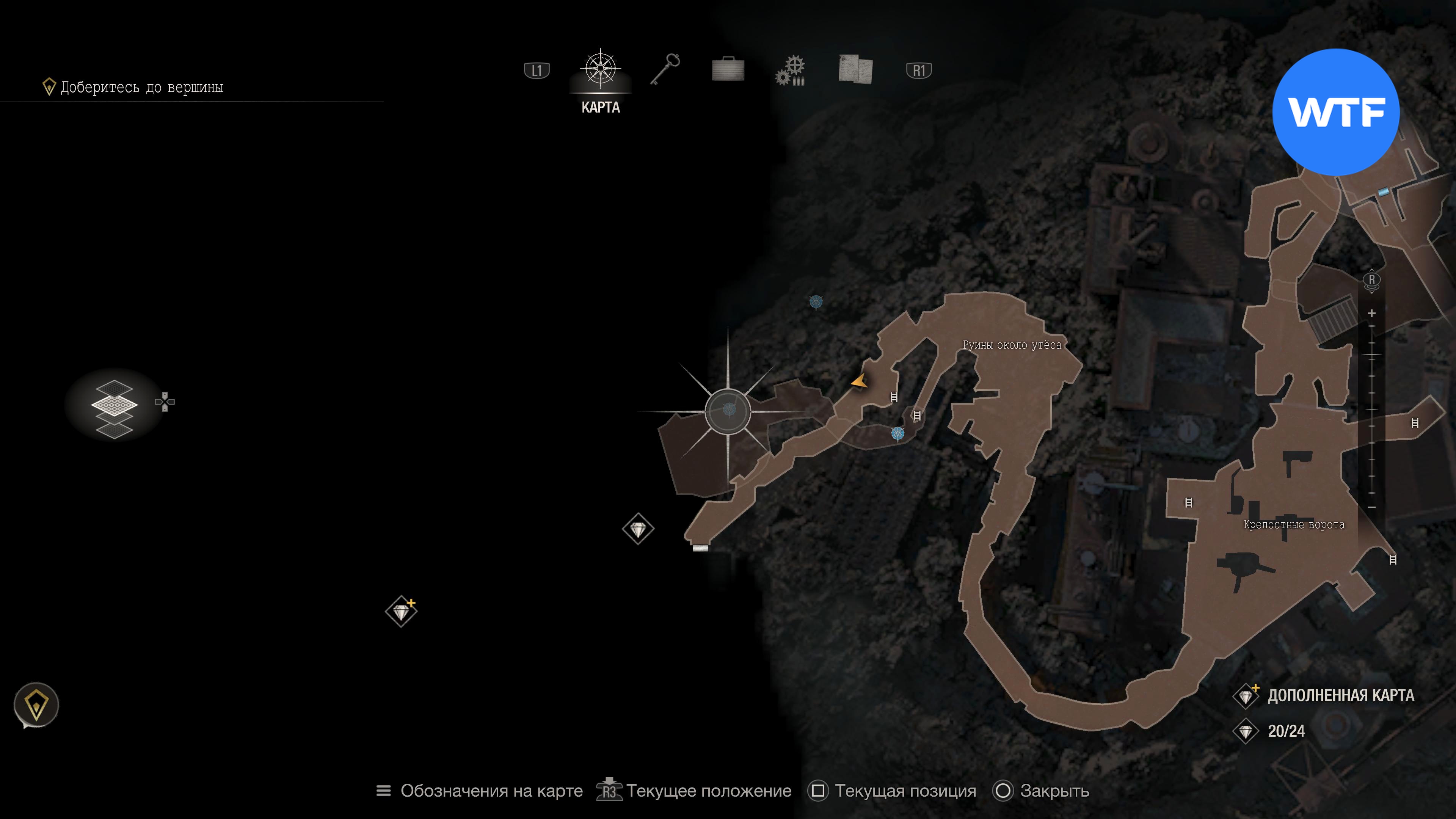Click the 'Крепостные ворота' area label
Viewport: 1456px width, 819px height.
1294,524
